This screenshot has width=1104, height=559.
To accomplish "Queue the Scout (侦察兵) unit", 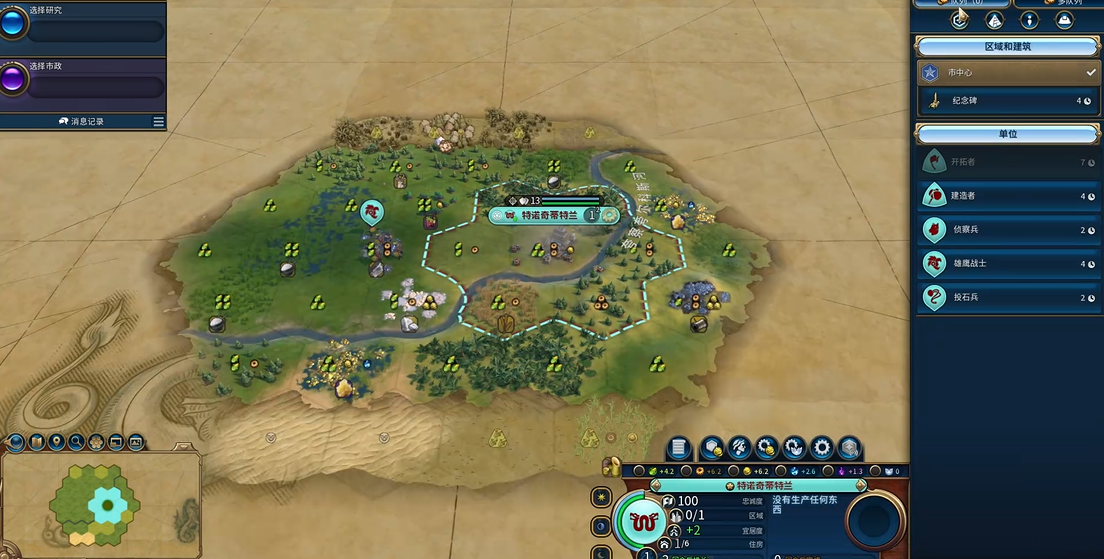I will 1008,230.
